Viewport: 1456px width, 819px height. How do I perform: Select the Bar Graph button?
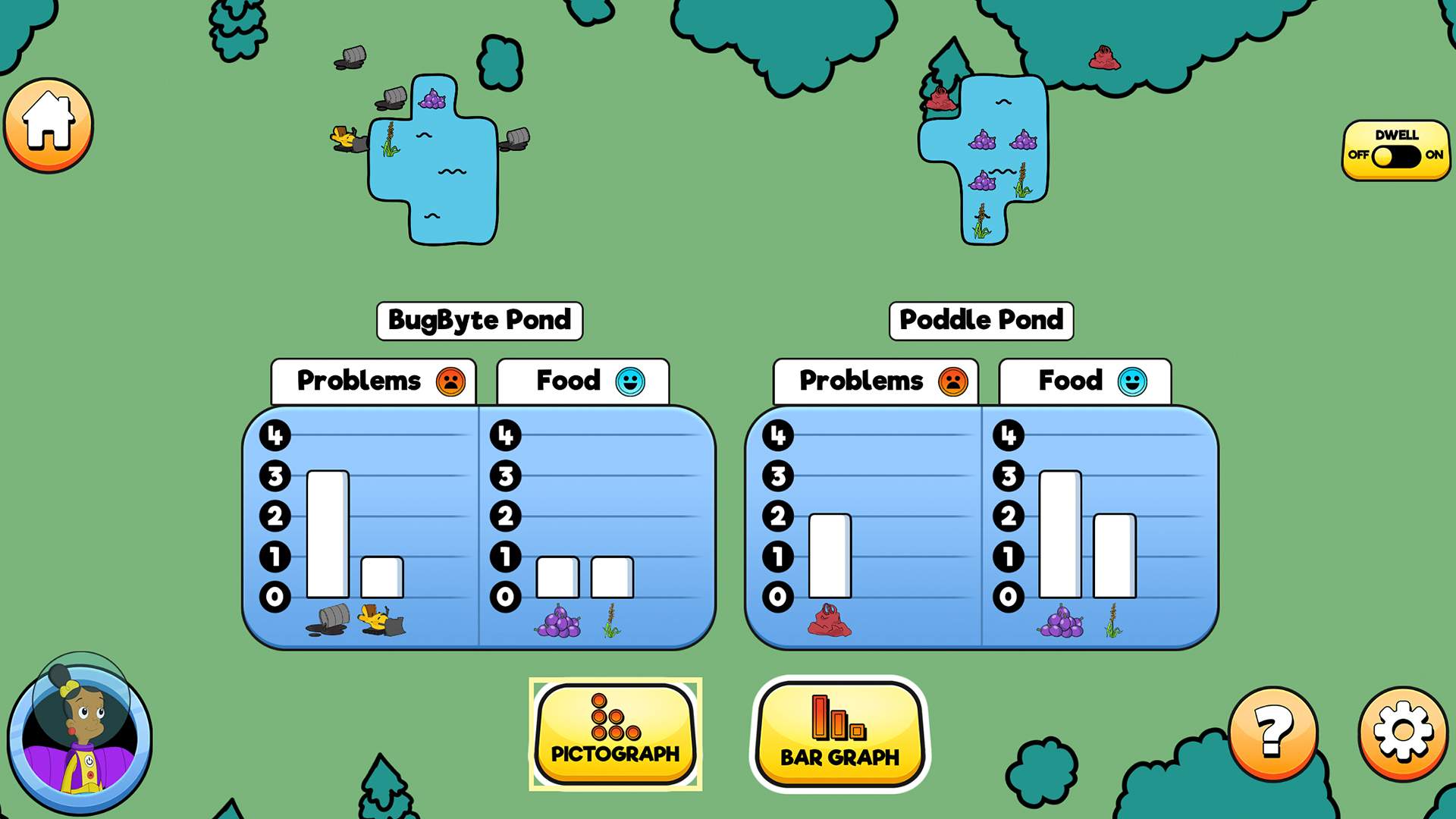tap(839, 733)
